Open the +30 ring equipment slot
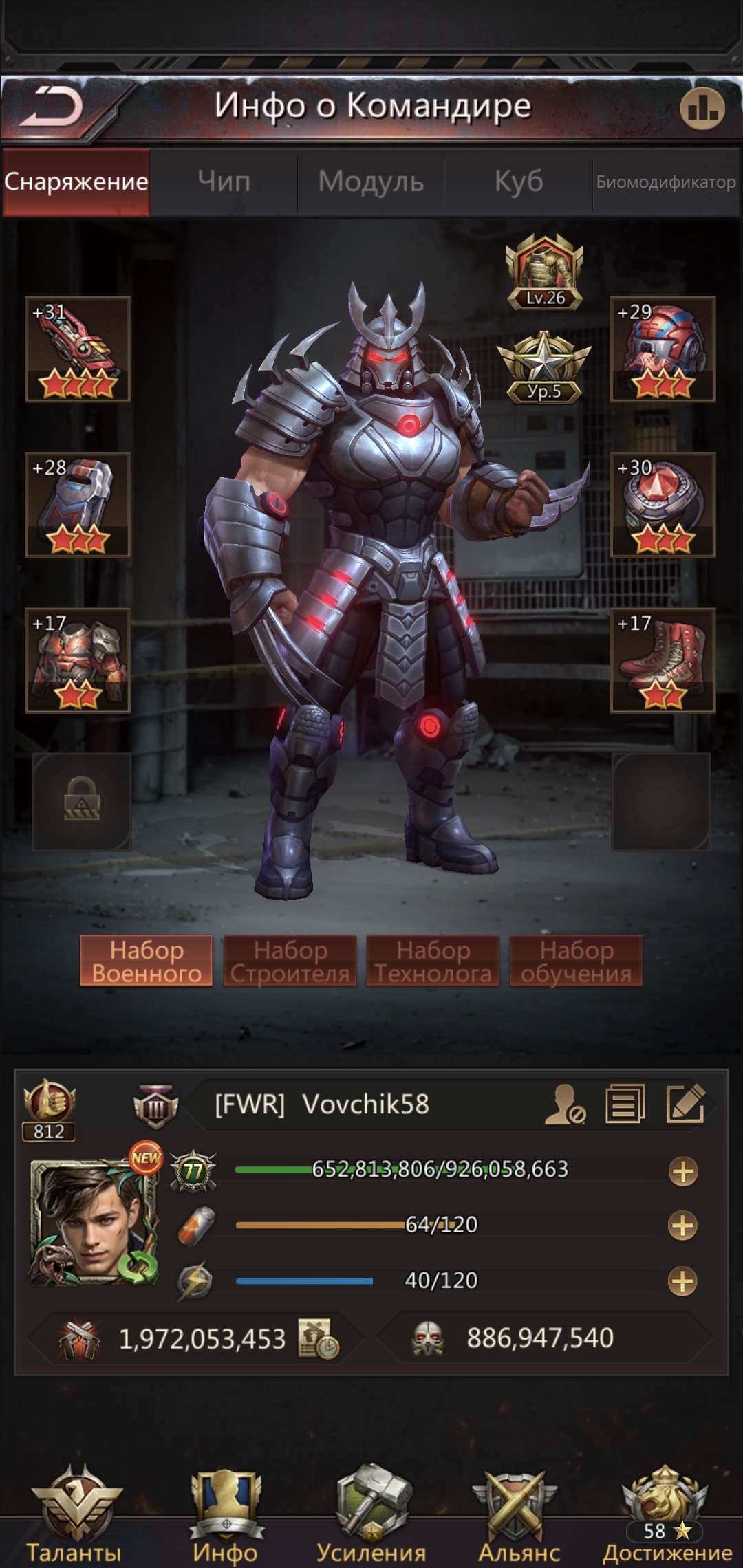 [663, 505]
